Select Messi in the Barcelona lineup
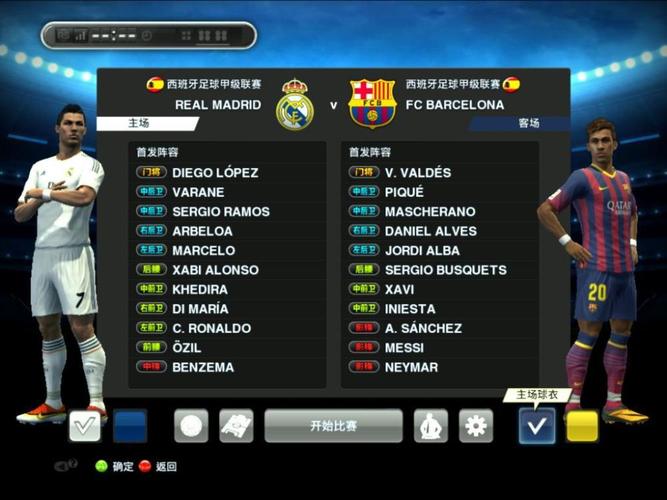Viewport: 667px width, 500px height. tap(404, 348)
